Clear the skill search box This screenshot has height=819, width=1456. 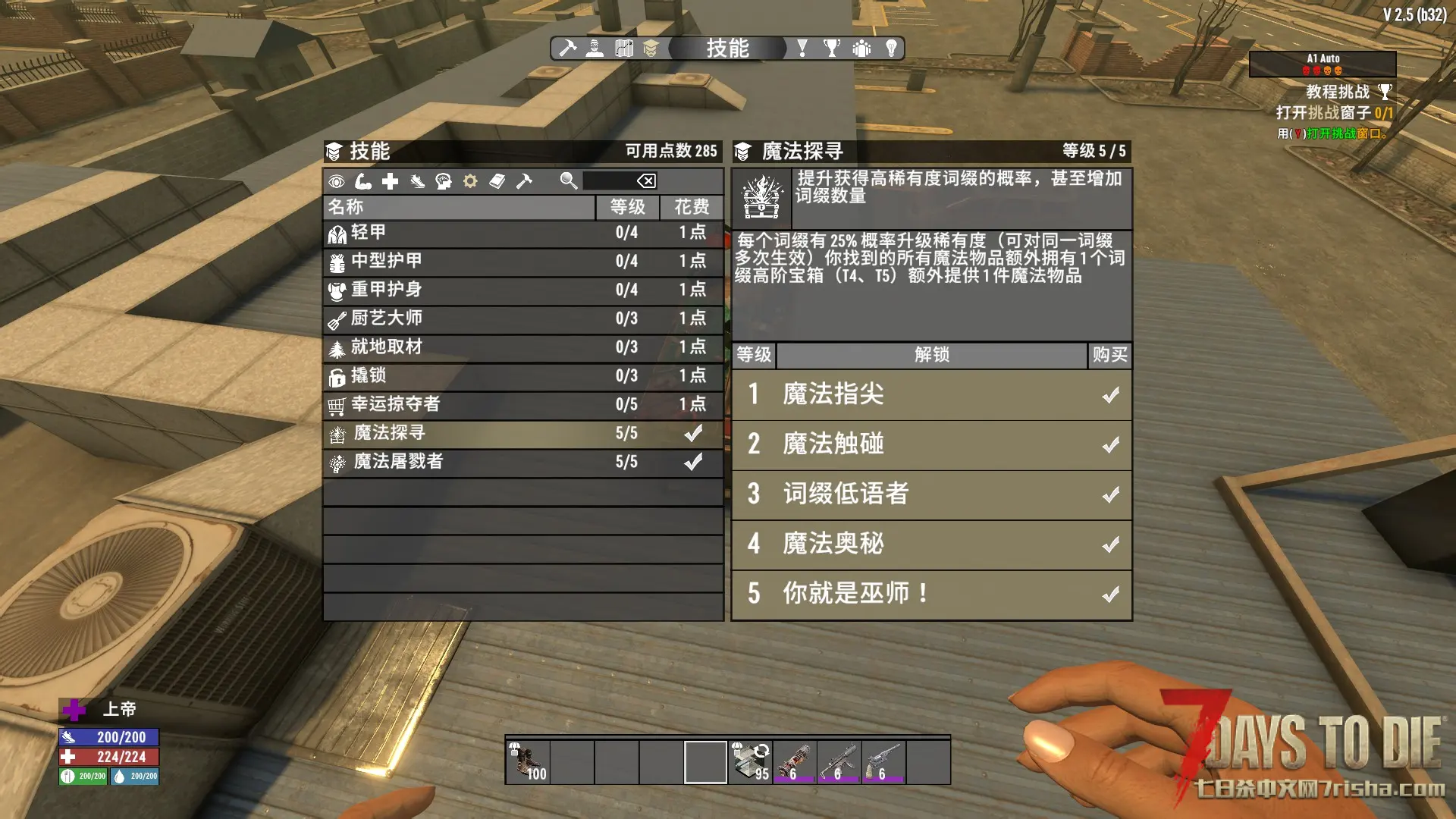point(646,181)
